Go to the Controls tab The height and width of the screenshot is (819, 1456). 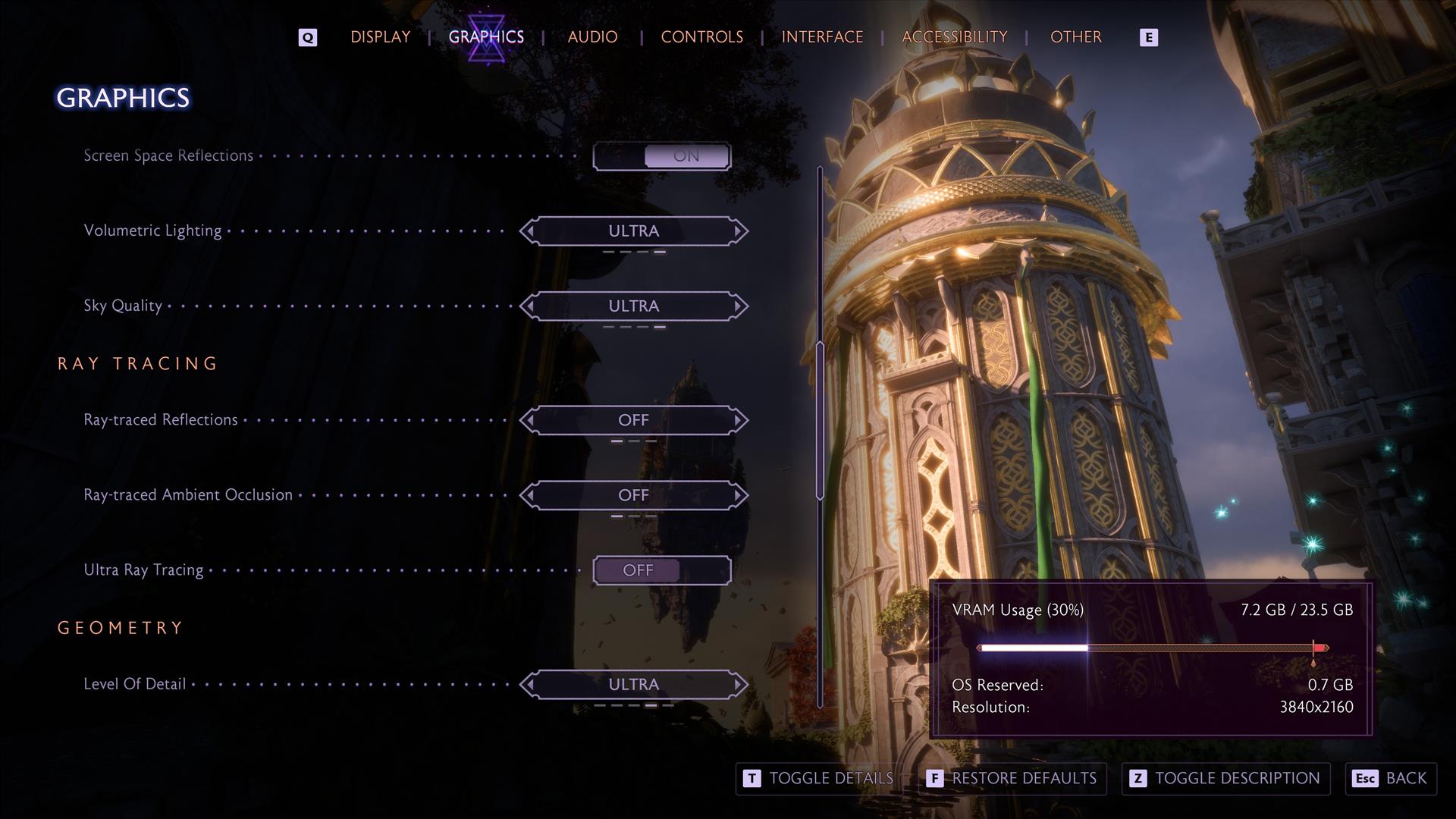[x=701, y=37]
